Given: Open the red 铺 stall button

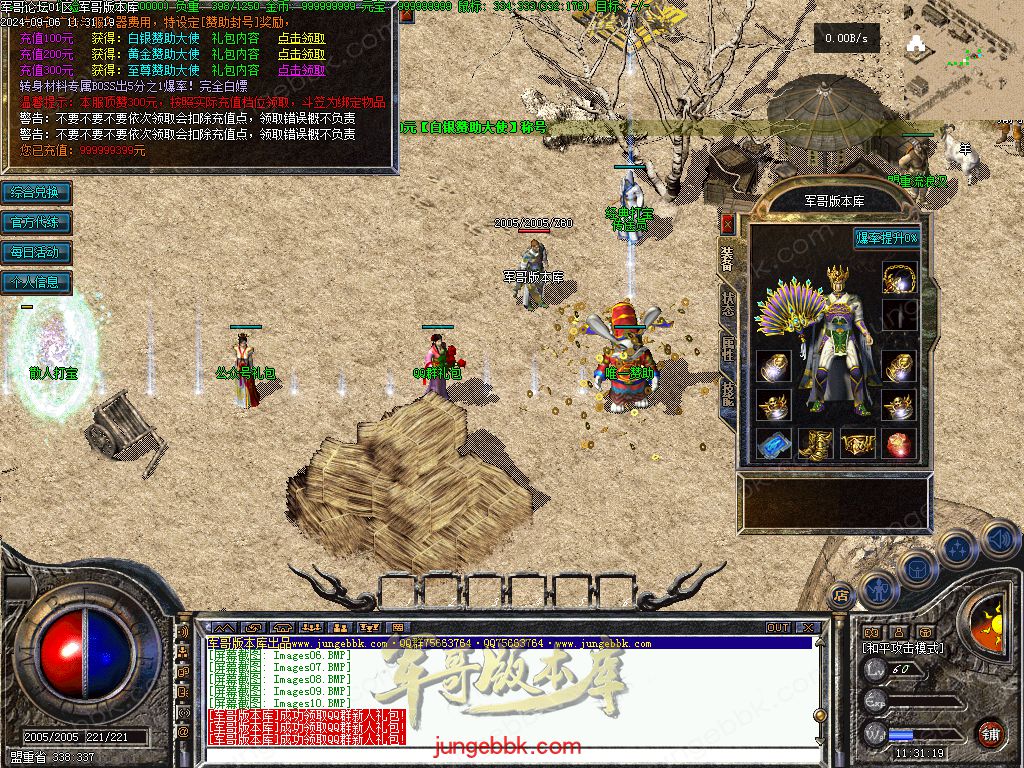Looking at the screenshot, I should click(x=989, y=734).
